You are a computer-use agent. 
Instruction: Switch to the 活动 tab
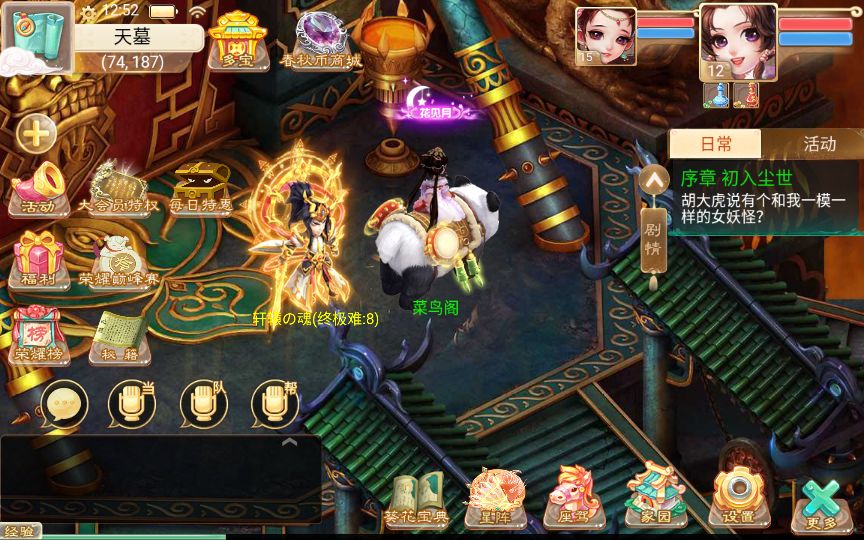tap(819, 144)
